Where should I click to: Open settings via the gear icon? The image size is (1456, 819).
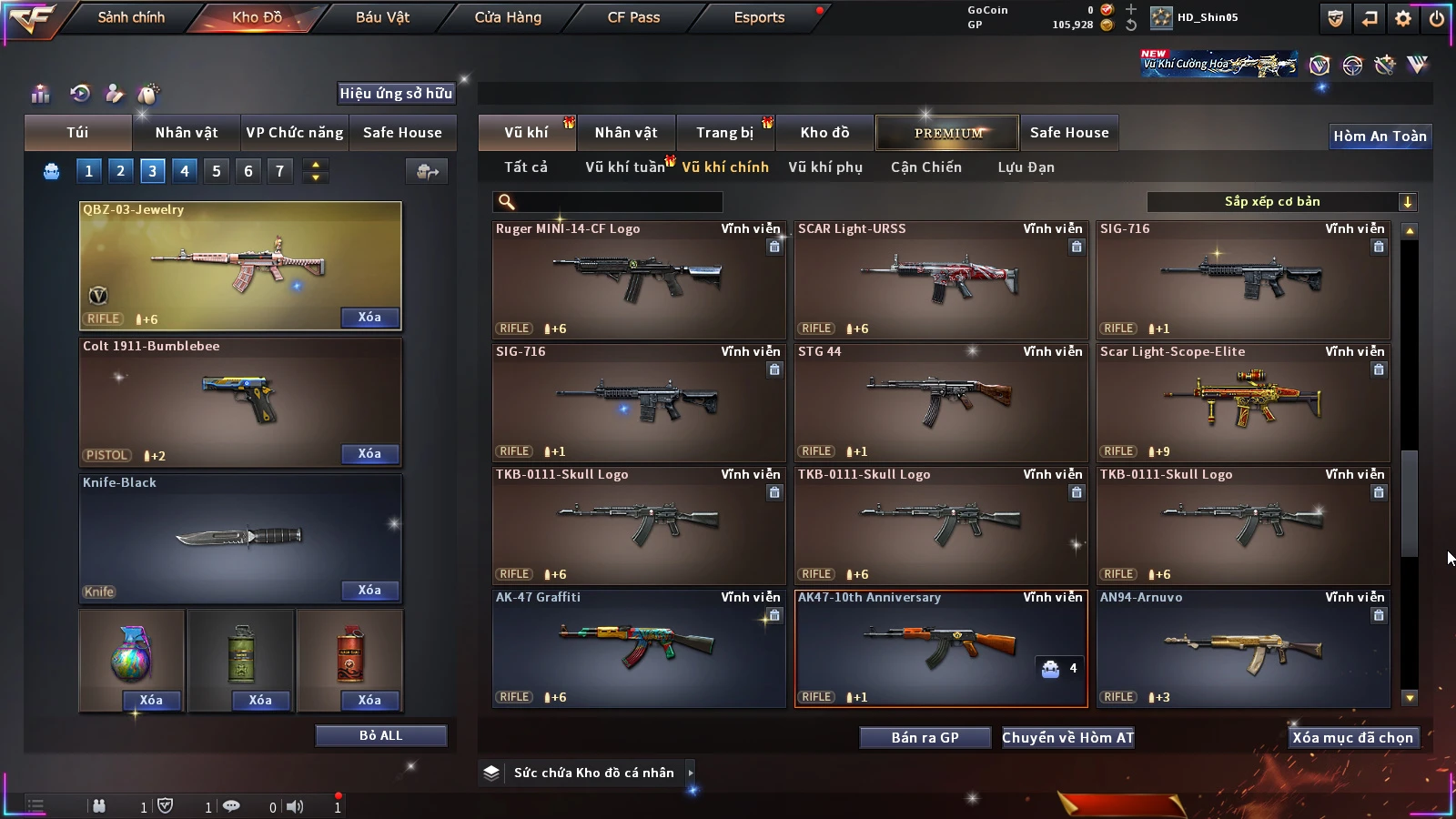click(x=1403, y=18)
